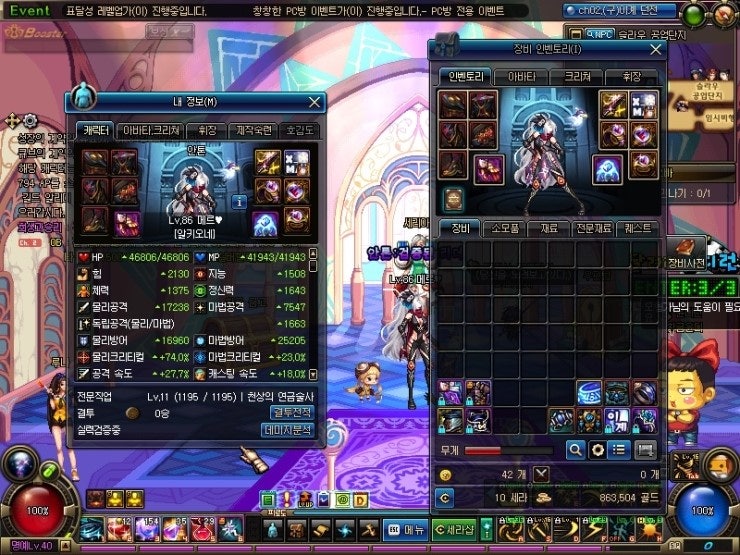Open the 제작숙련 tab

(255, 130)
